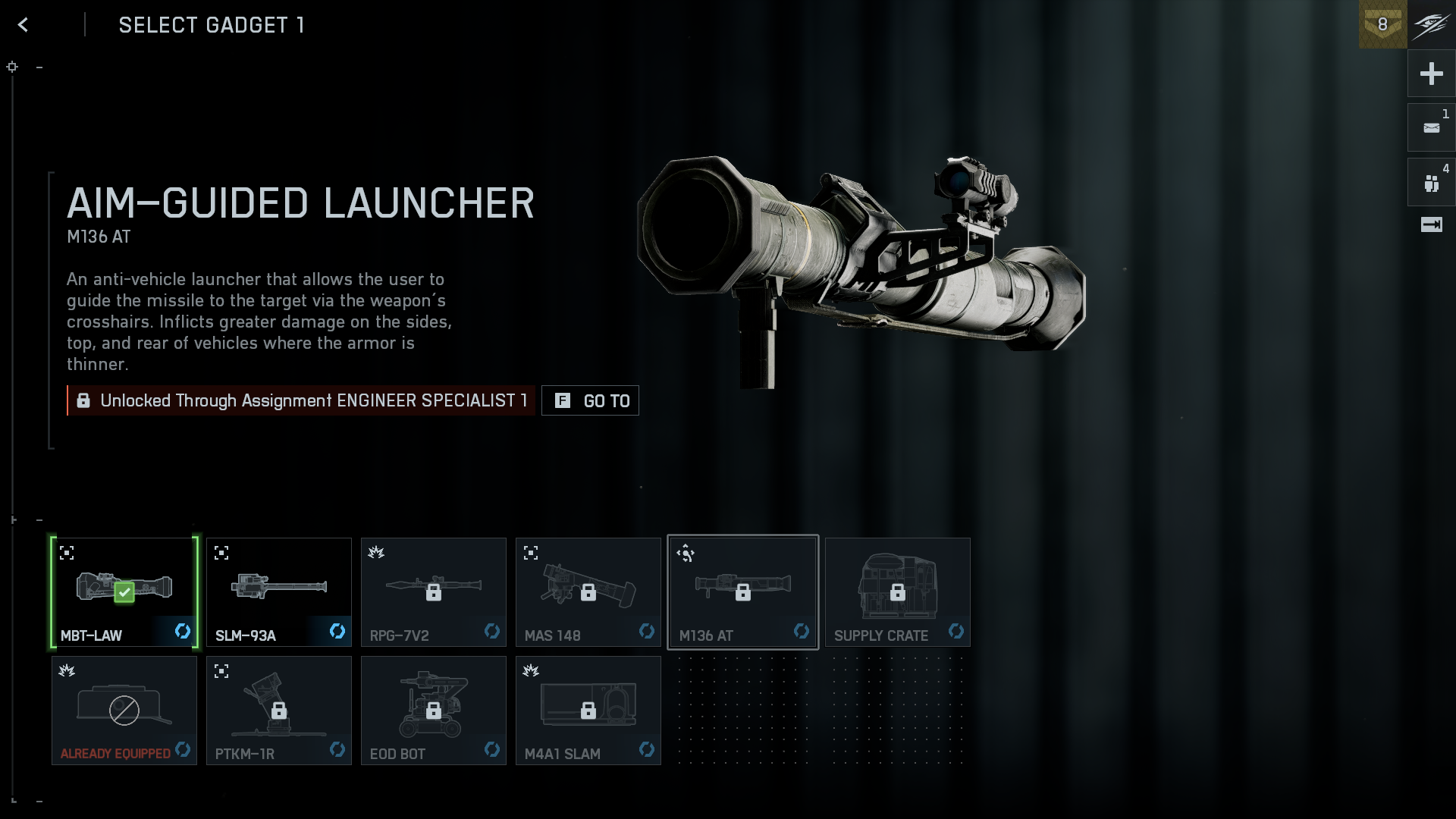Select the MBT-LAW gadget tile

click(124, 592)
